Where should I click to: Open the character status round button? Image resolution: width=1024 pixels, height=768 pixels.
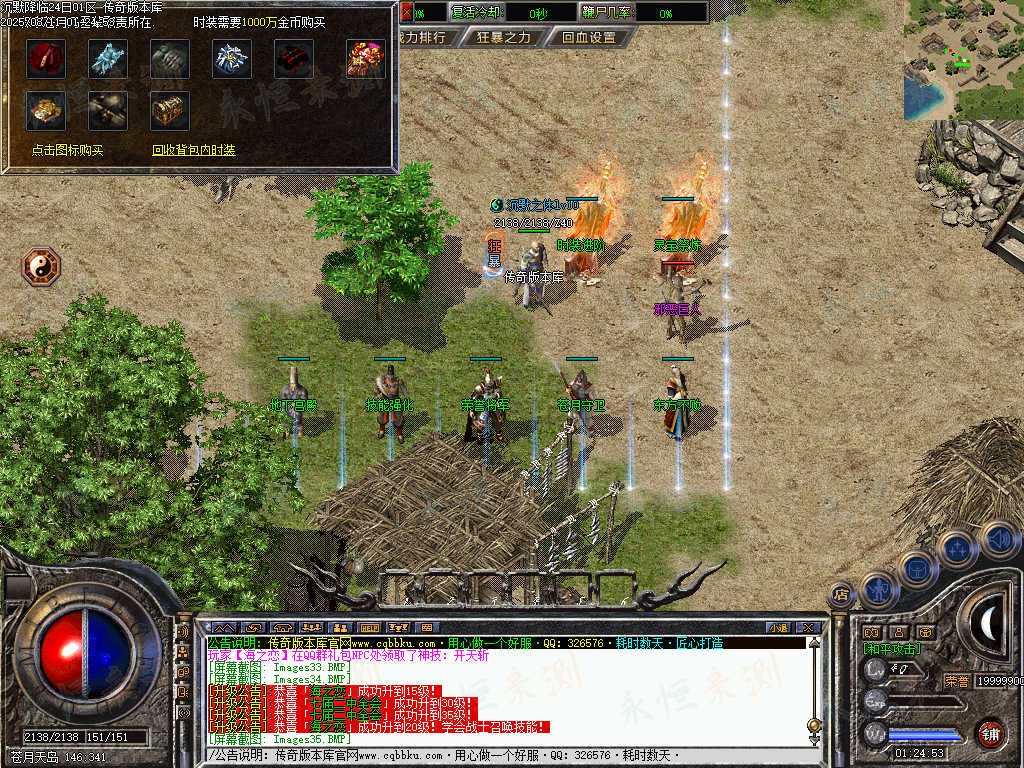(x=877, y=589)
